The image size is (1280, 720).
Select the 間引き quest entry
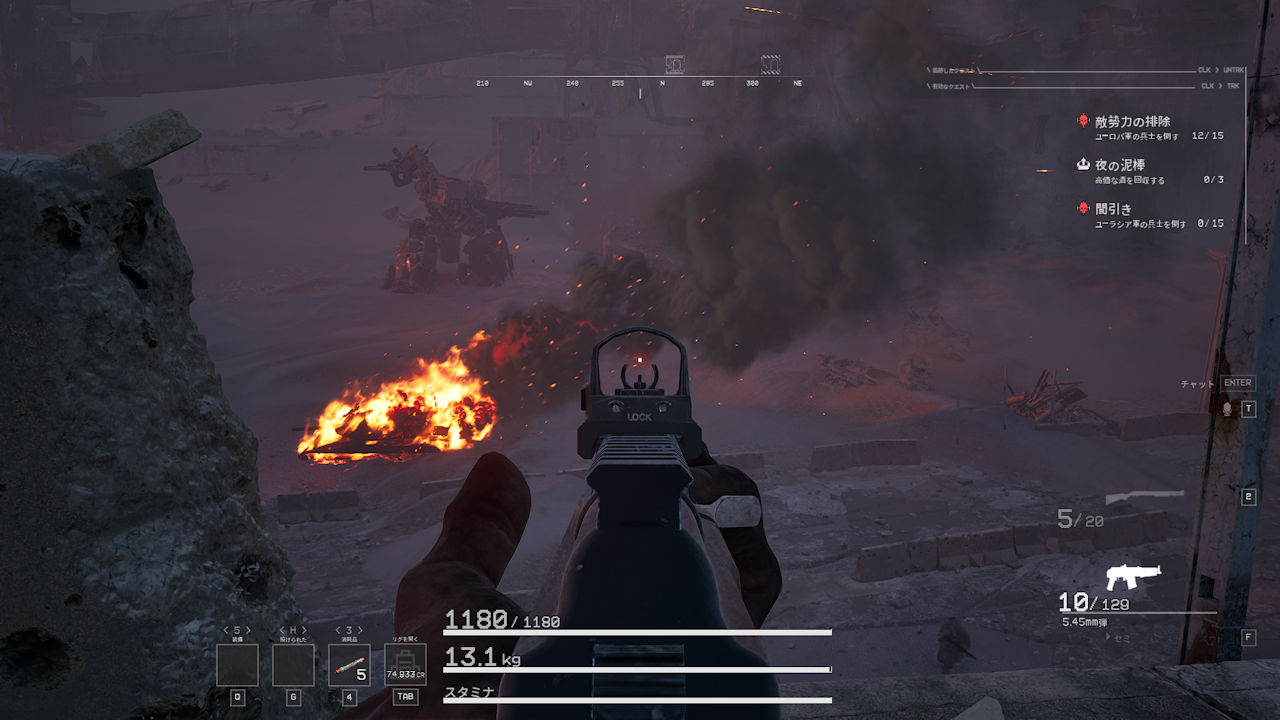(1113, 209)
